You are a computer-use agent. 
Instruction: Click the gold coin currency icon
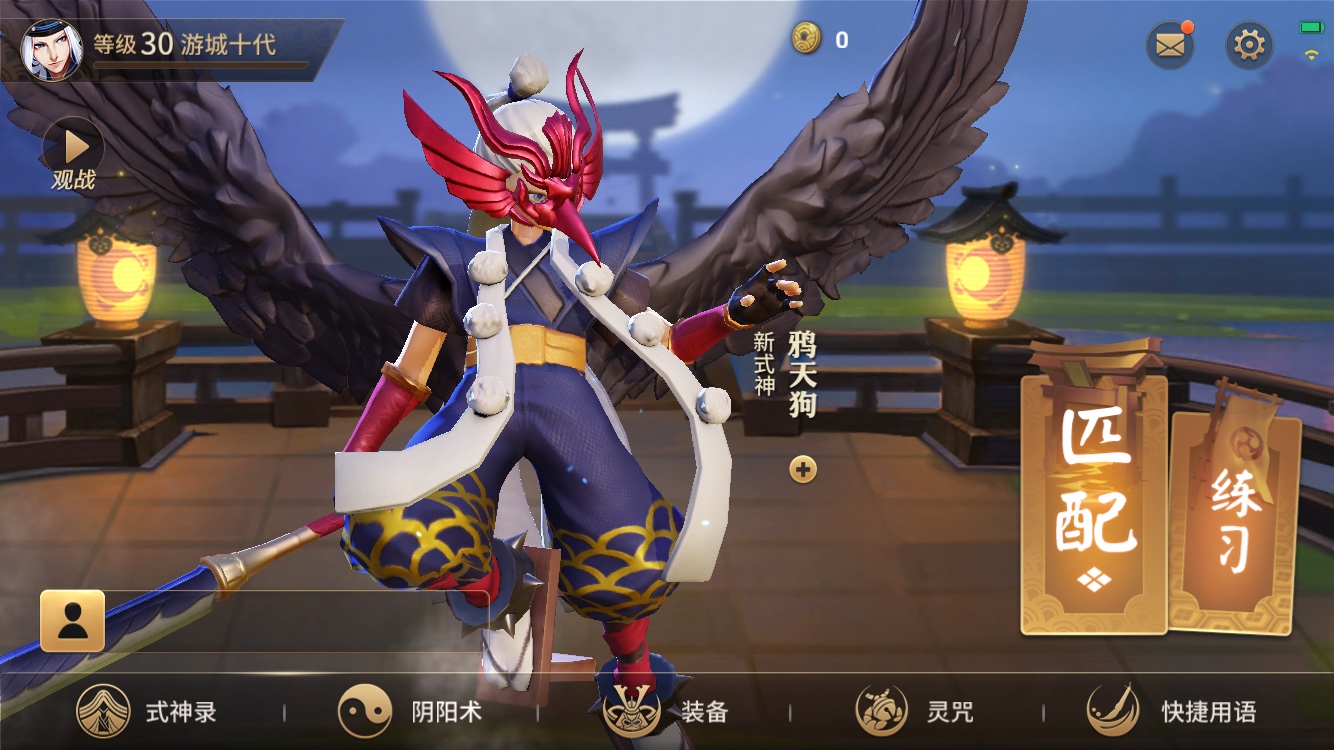pos(806,39)
